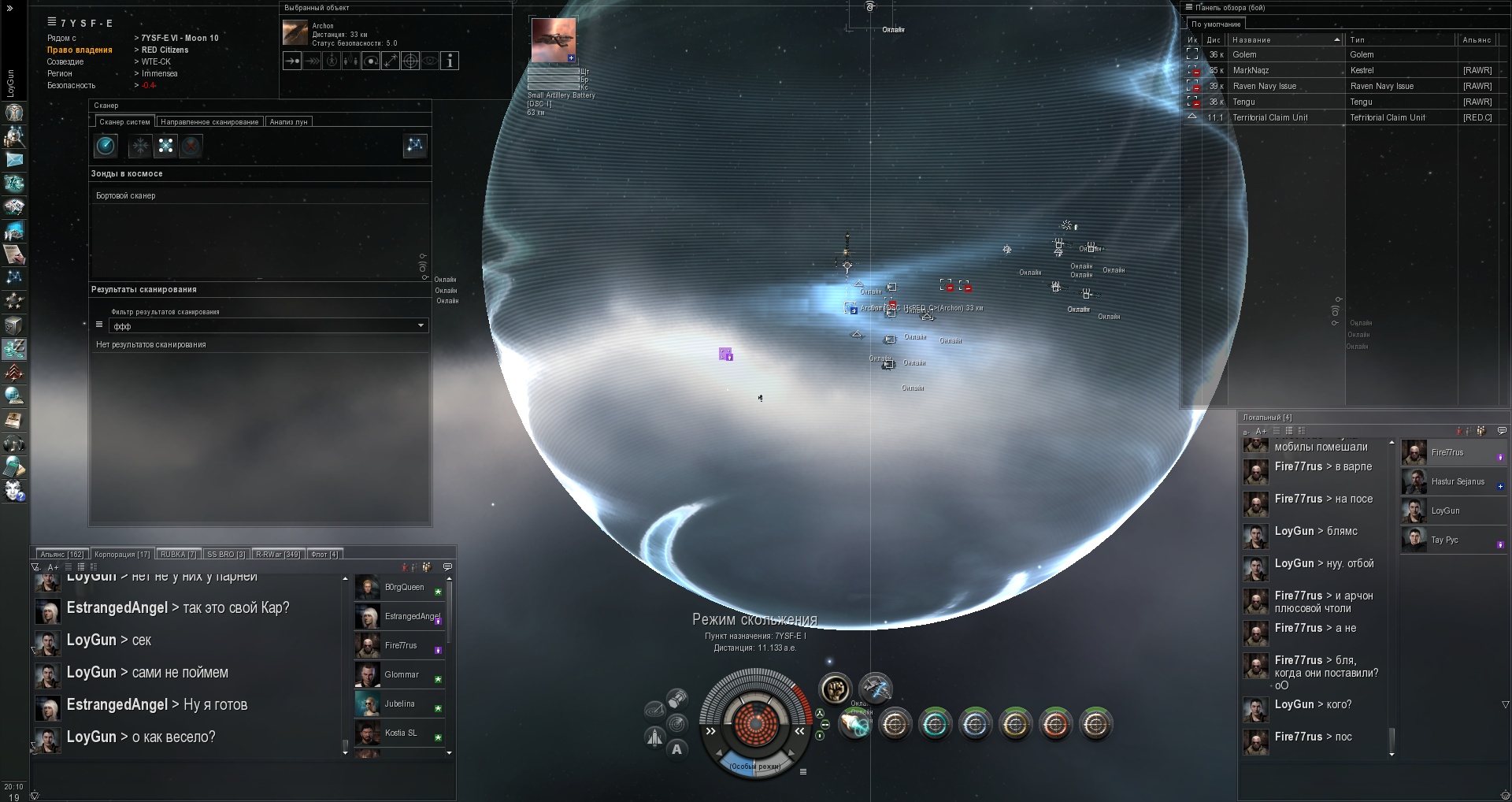Switch to the Флот chat tab
This screenshot has width=1512, height=802.
tap(324, 555)
